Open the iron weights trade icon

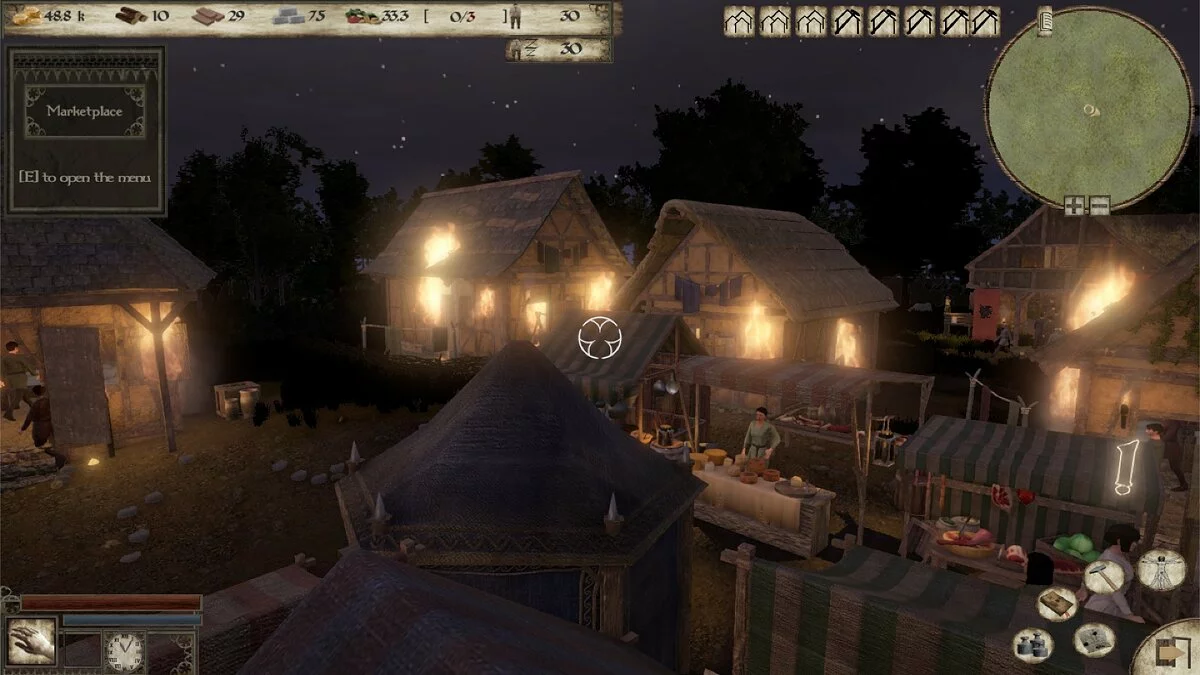point(1032,643)
